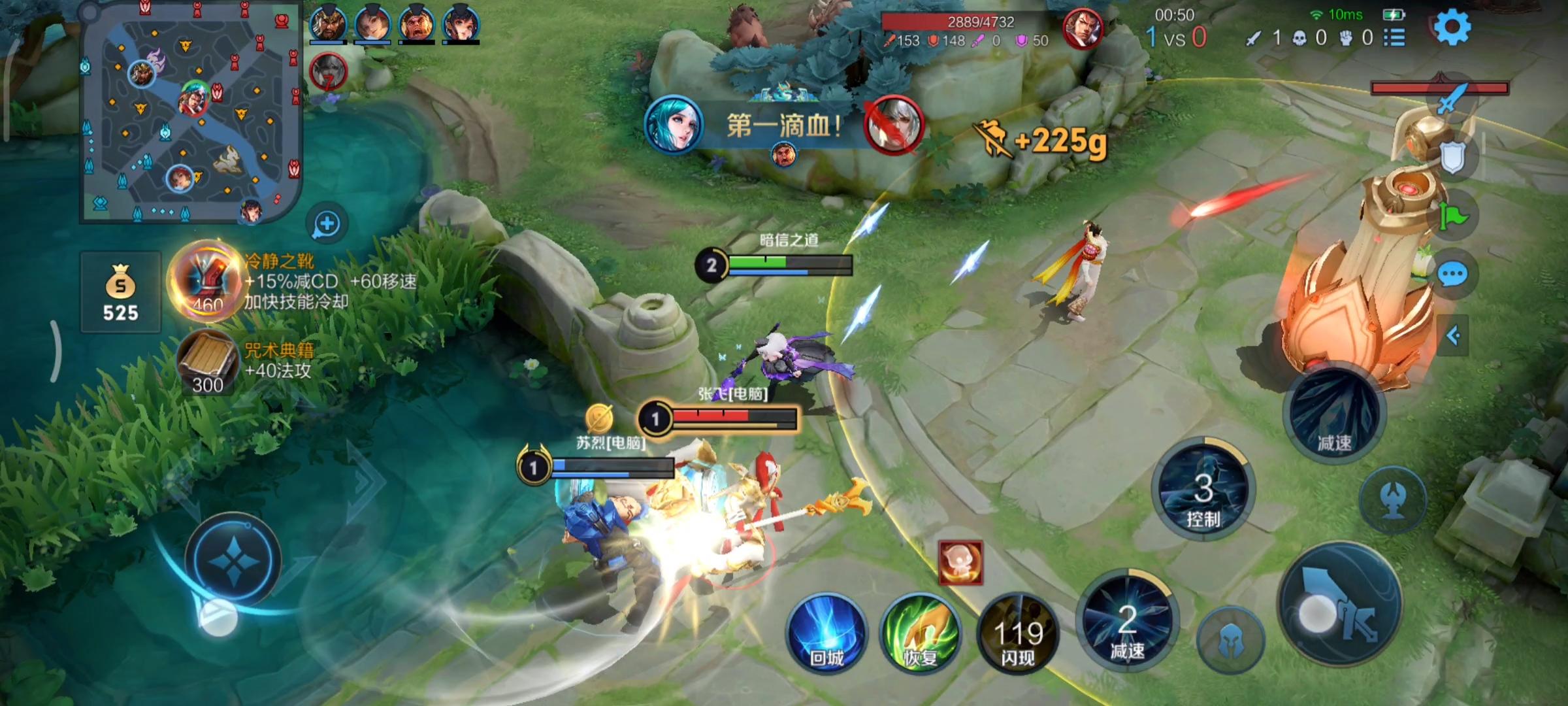
Task: Open the quick chat bubble
Action: 1453,275
